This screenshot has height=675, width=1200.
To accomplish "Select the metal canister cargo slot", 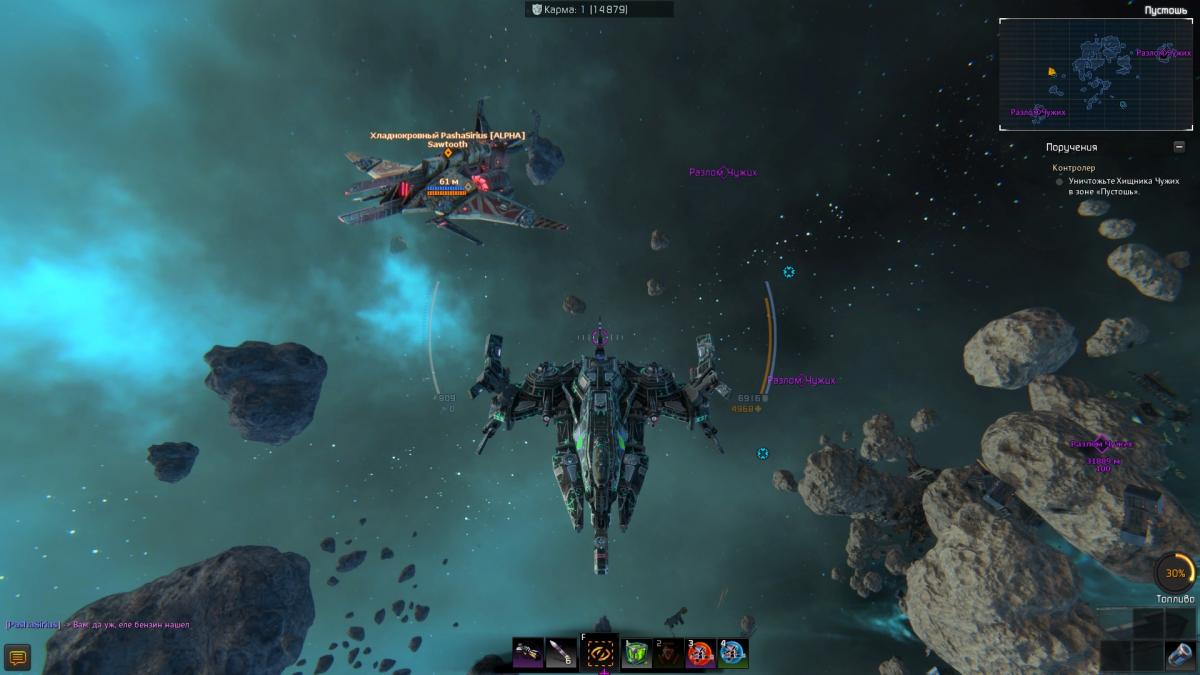I will point(1180,656).
